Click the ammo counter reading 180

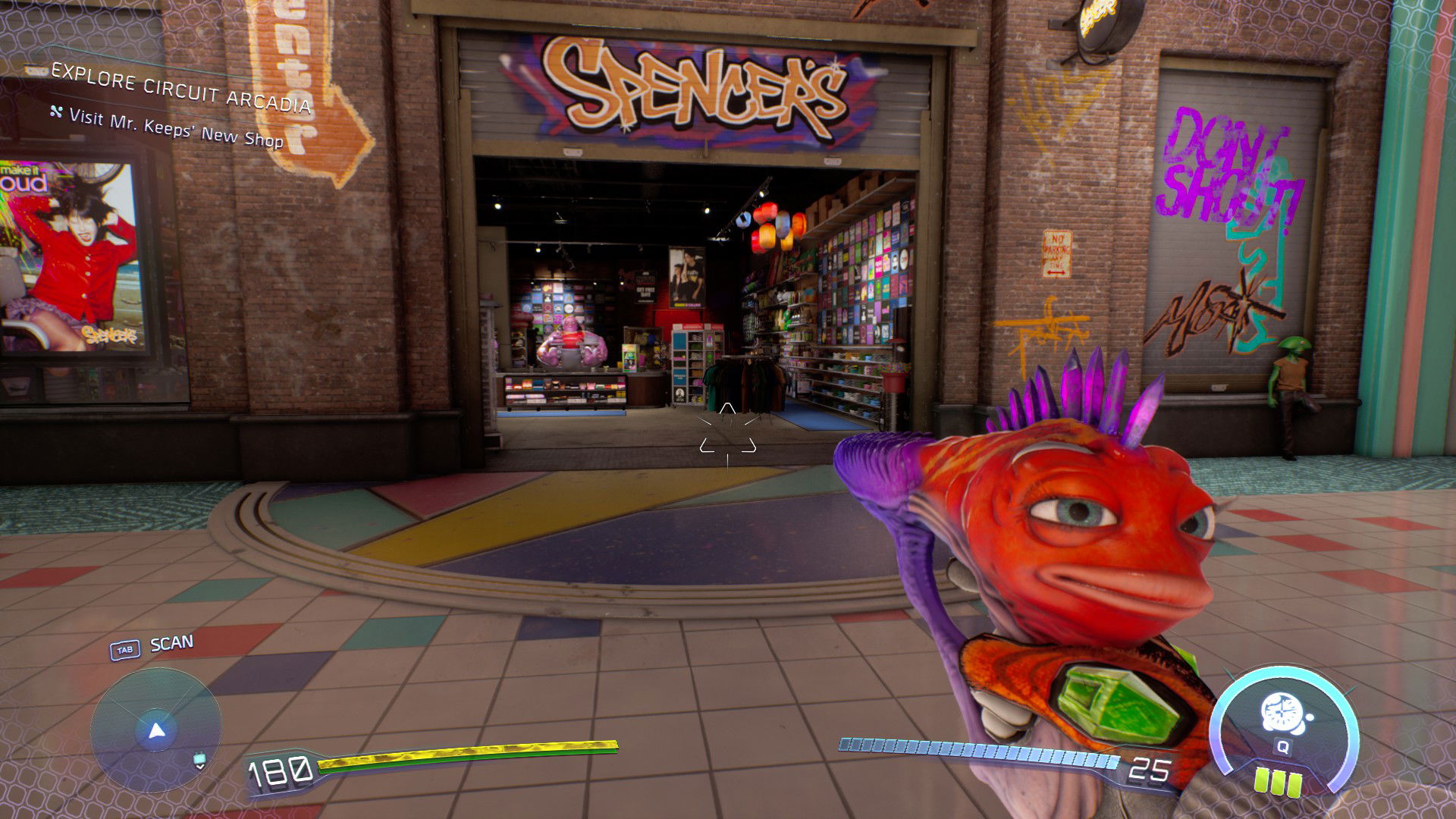click(278, 772)
